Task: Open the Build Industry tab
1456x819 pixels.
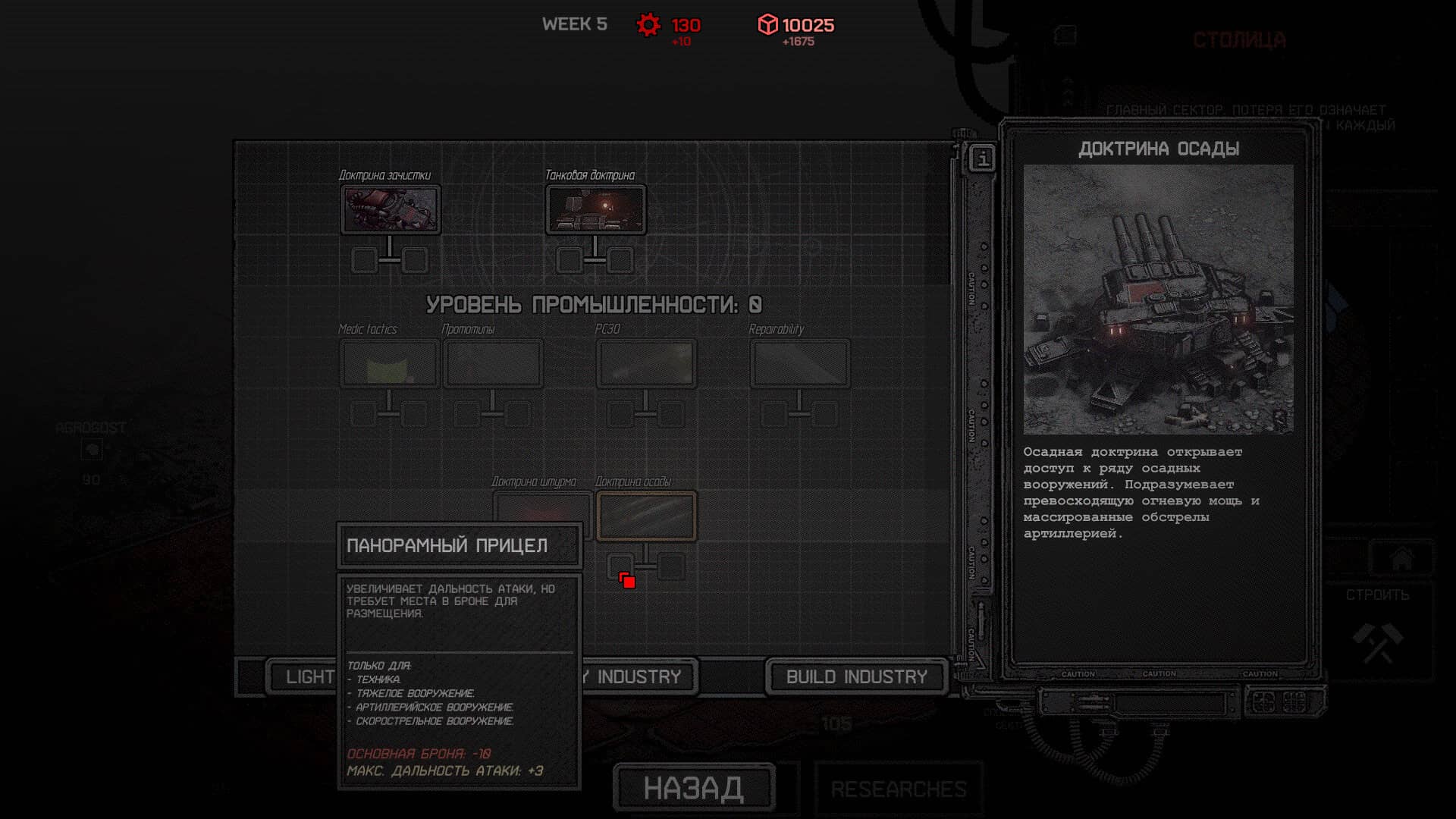Action: coord(856,676)
